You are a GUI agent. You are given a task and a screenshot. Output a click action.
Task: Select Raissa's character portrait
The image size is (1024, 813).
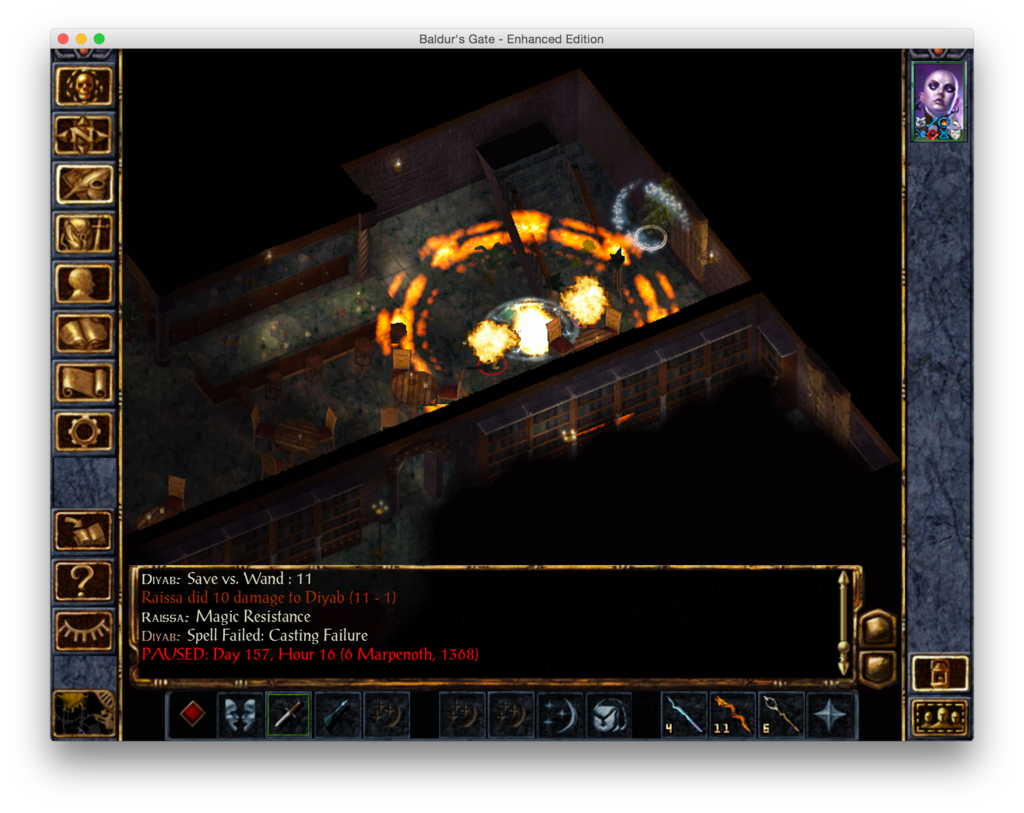[x=939, y=101]
